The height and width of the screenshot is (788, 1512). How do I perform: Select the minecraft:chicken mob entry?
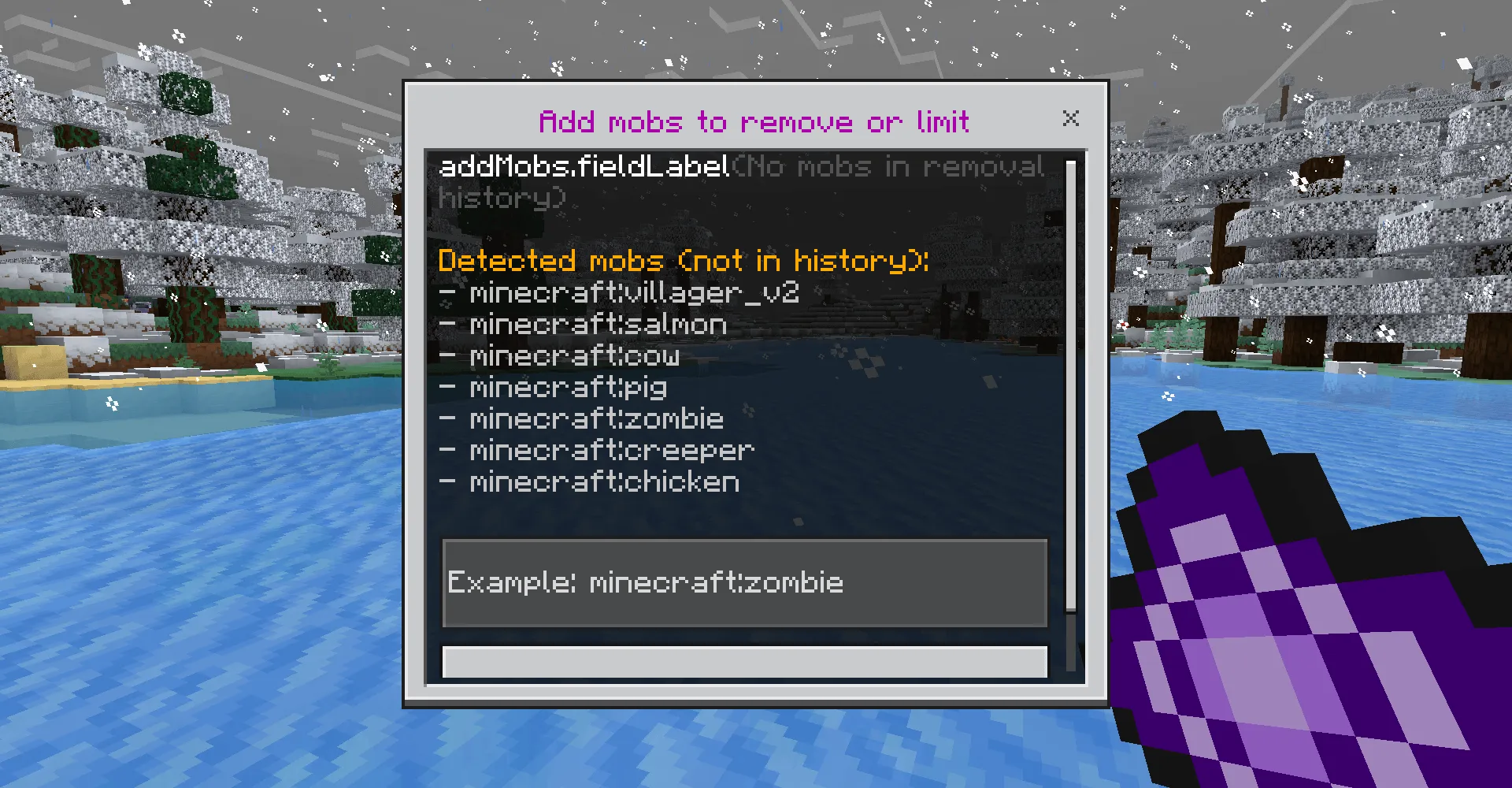click(x=603, y=481)
